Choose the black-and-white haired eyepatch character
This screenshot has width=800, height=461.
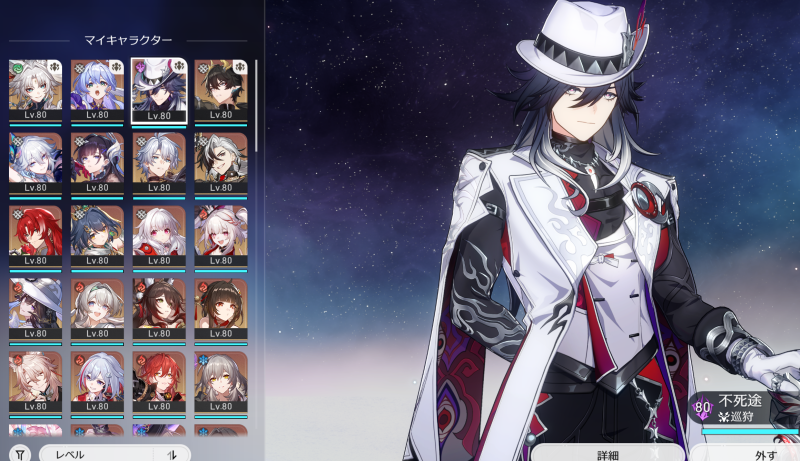point(220,161)
